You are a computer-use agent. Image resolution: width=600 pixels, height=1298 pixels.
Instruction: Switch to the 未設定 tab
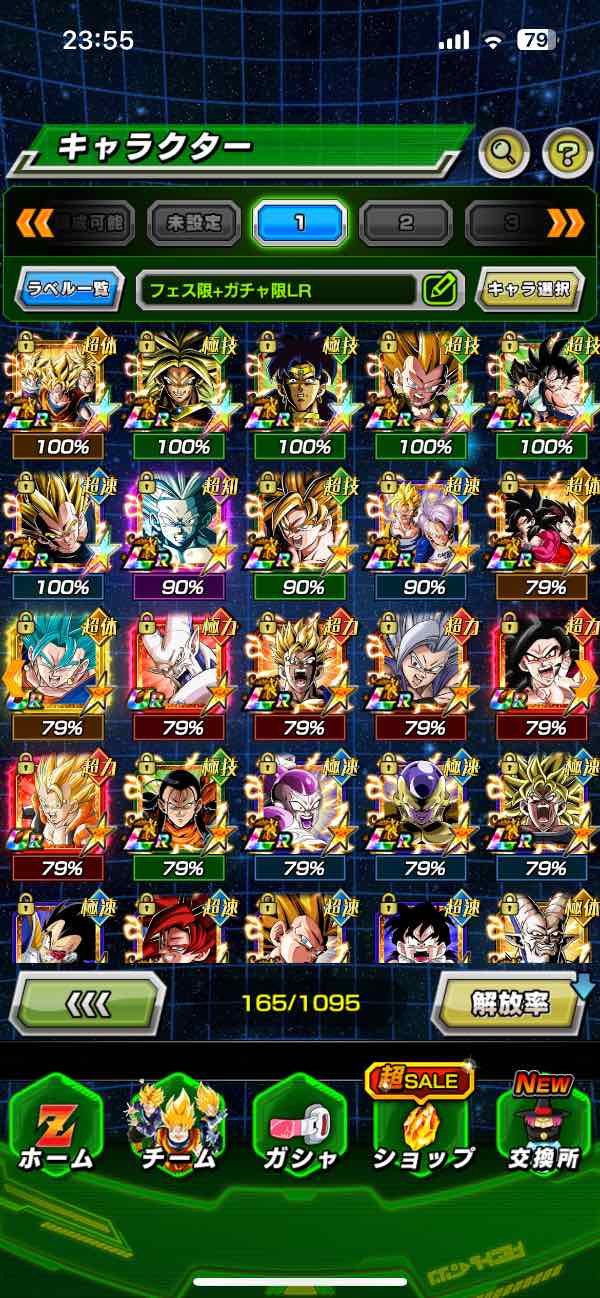click(194, 223)
